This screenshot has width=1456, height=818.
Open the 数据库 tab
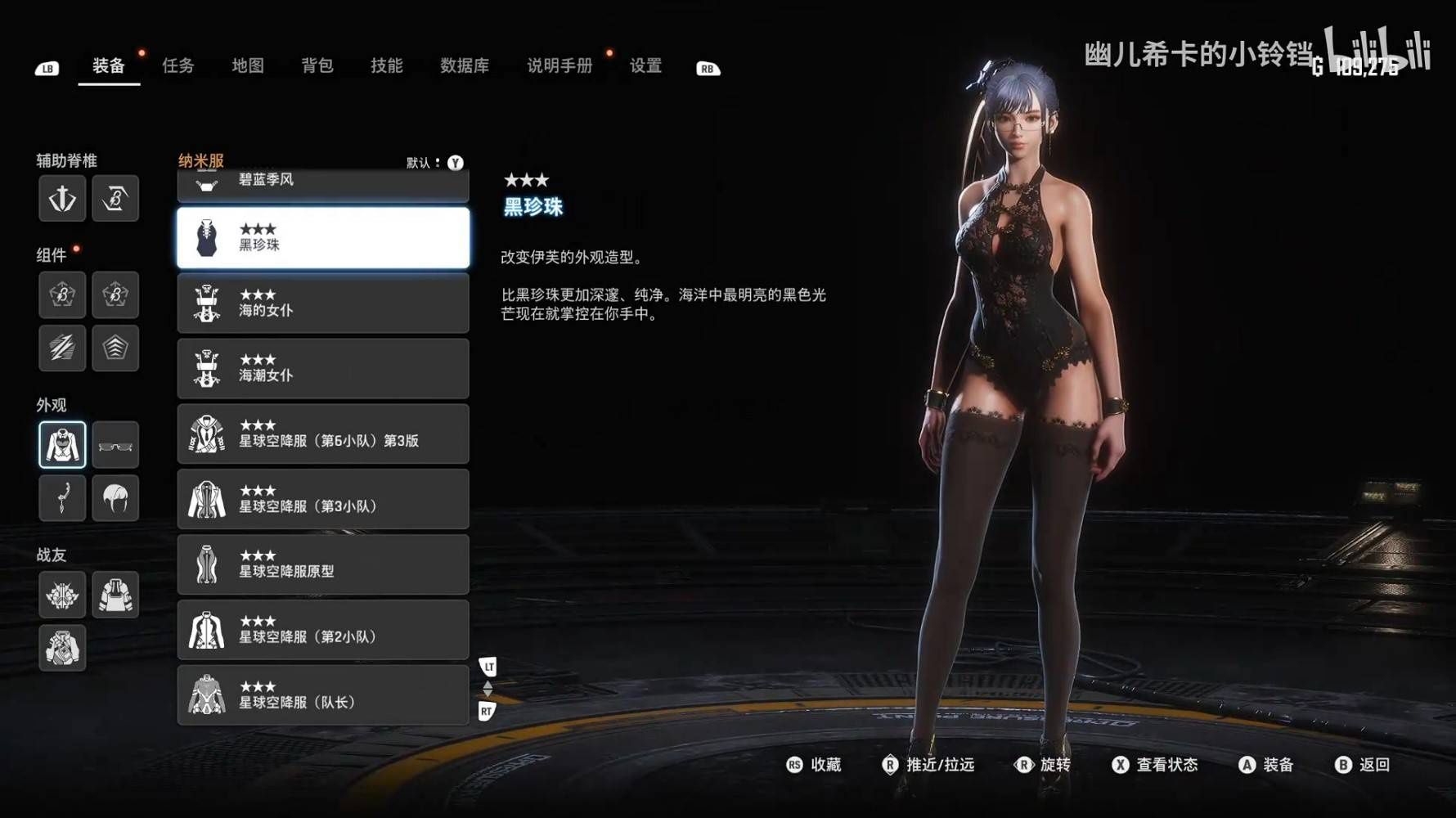coord(464,66)
